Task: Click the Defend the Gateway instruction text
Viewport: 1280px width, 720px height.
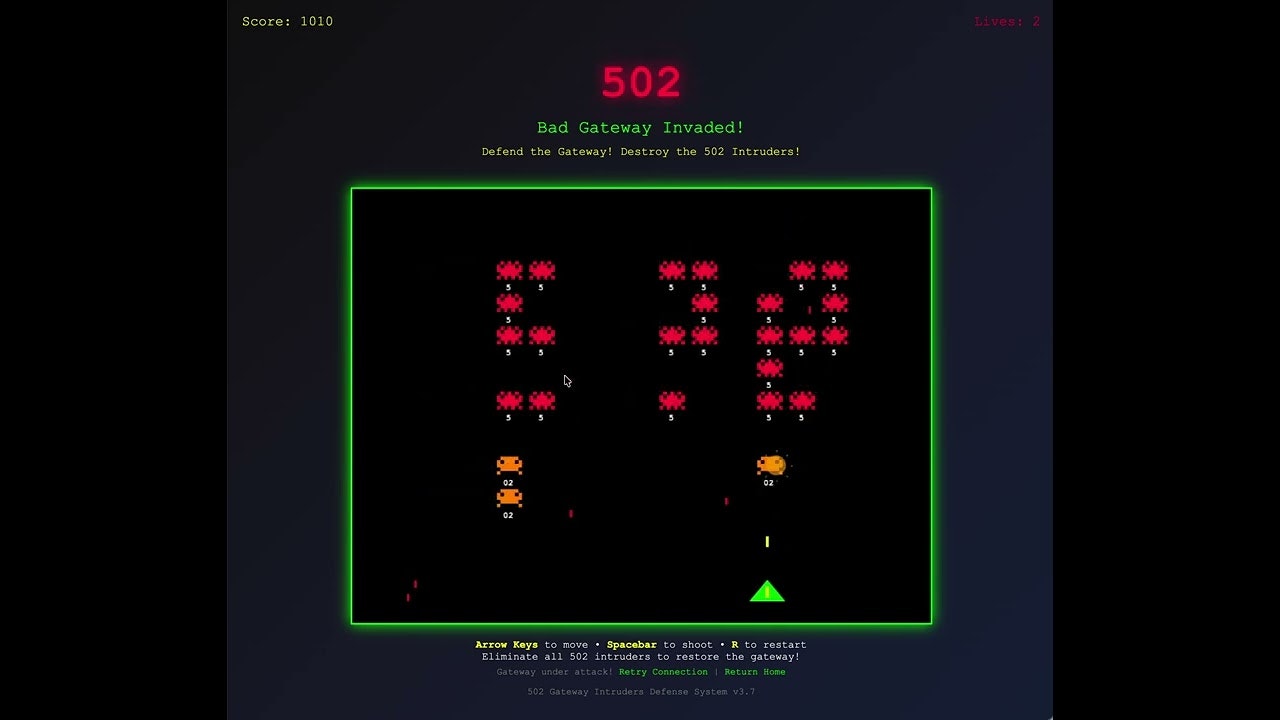Action: click(x=639, y=151)
